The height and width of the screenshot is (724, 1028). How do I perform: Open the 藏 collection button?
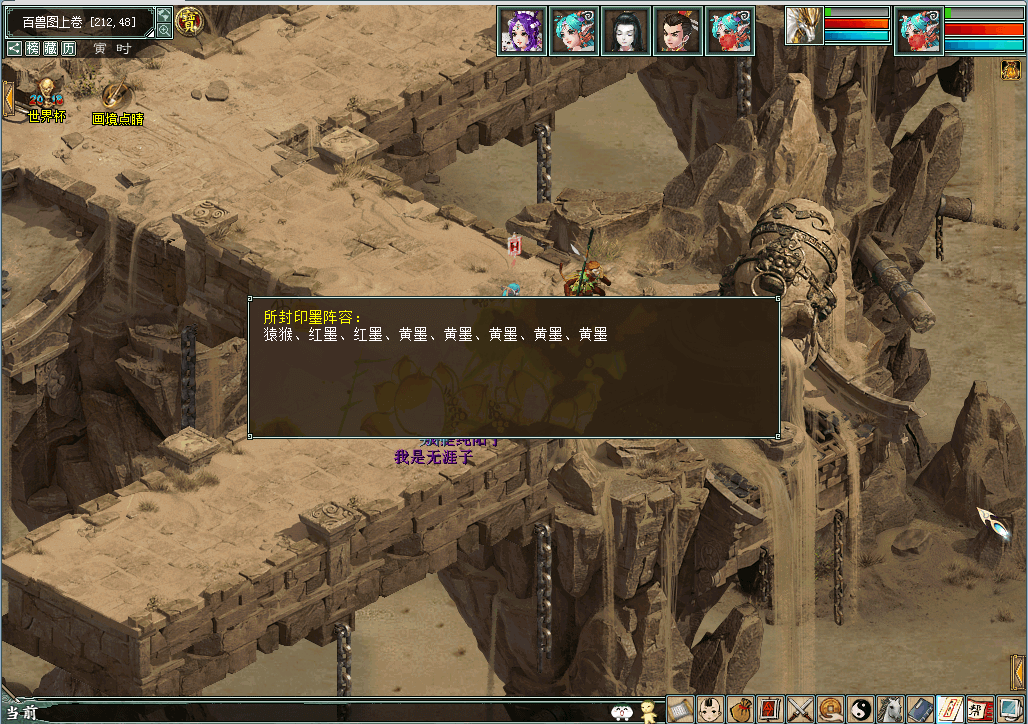coord(50,48)
